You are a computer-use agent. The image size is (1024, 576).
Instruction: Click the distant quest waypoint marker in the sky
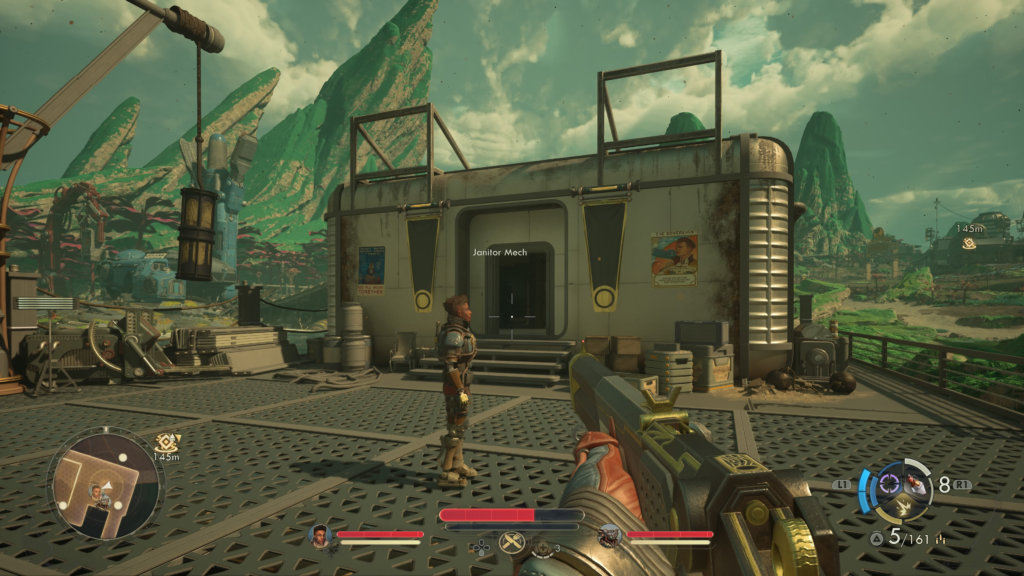pyautogui.click(x=969, y=243)
